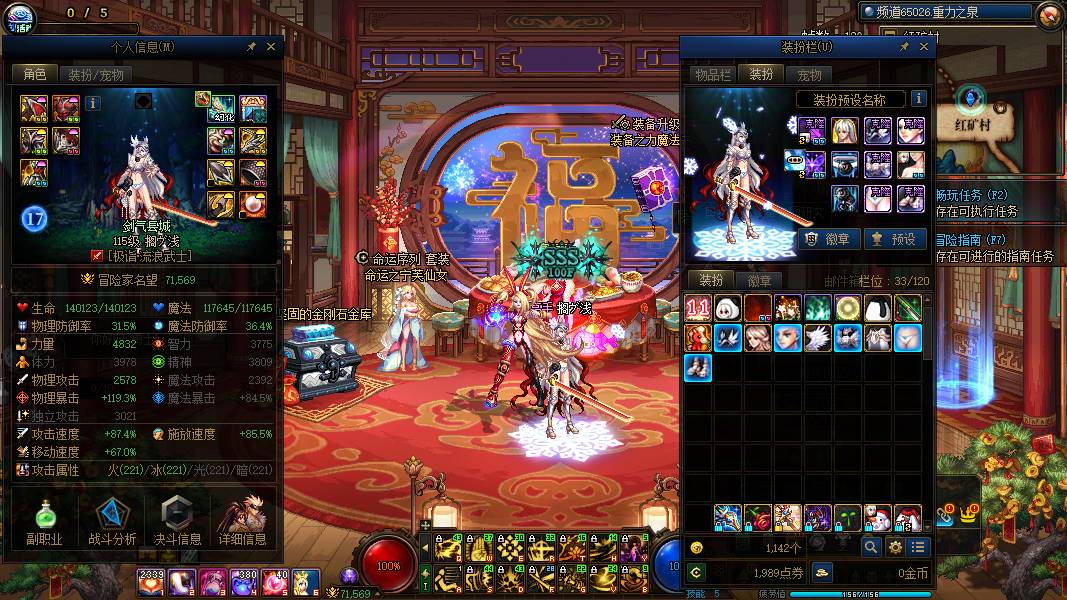Image resolution: width=1067 pixels, height=600 pixels.
Task: Switch to the 装扮/宠物 tab in character info
Action: [x=95, y=74]
